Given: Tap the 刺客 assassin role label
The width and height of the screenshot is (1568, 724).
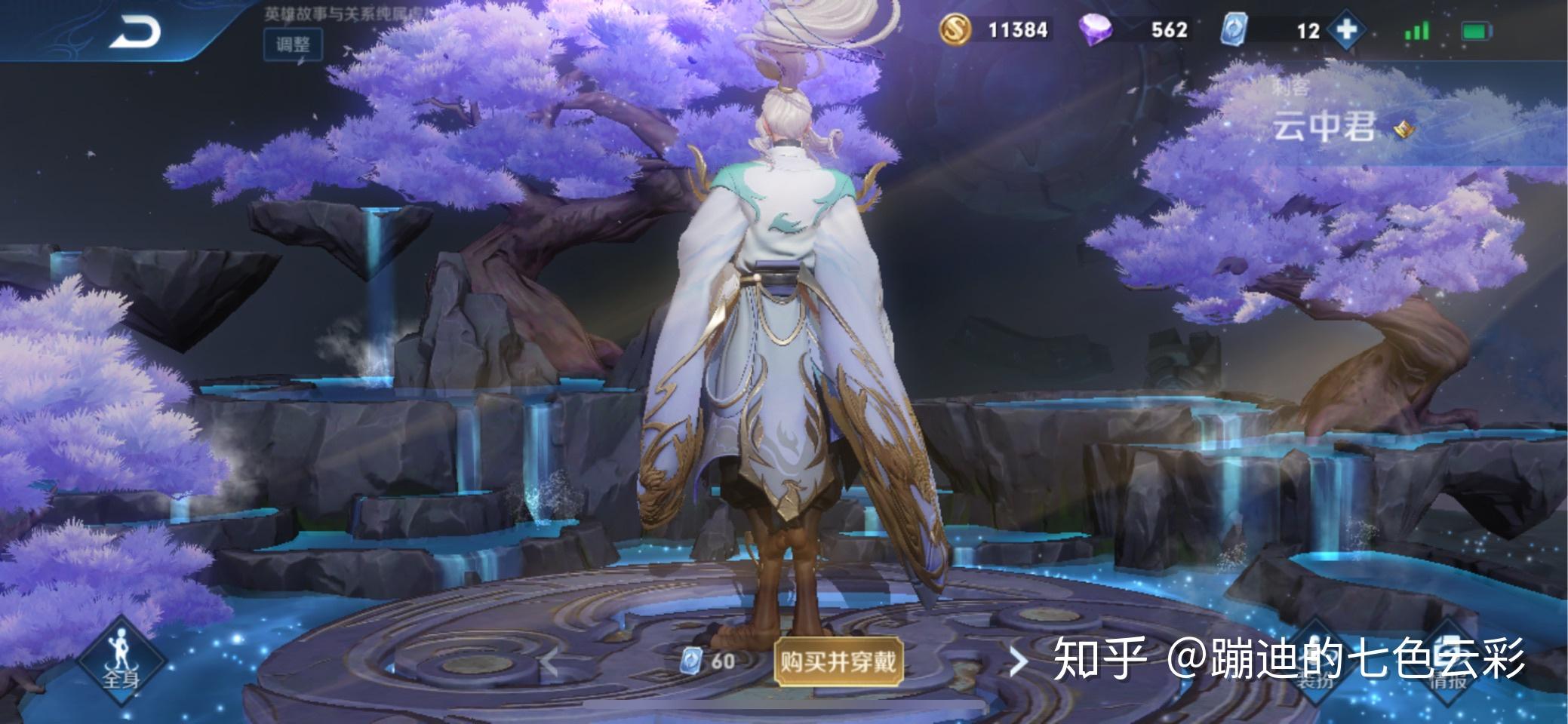Looking at the screenshot, I should click(1290, 86).
